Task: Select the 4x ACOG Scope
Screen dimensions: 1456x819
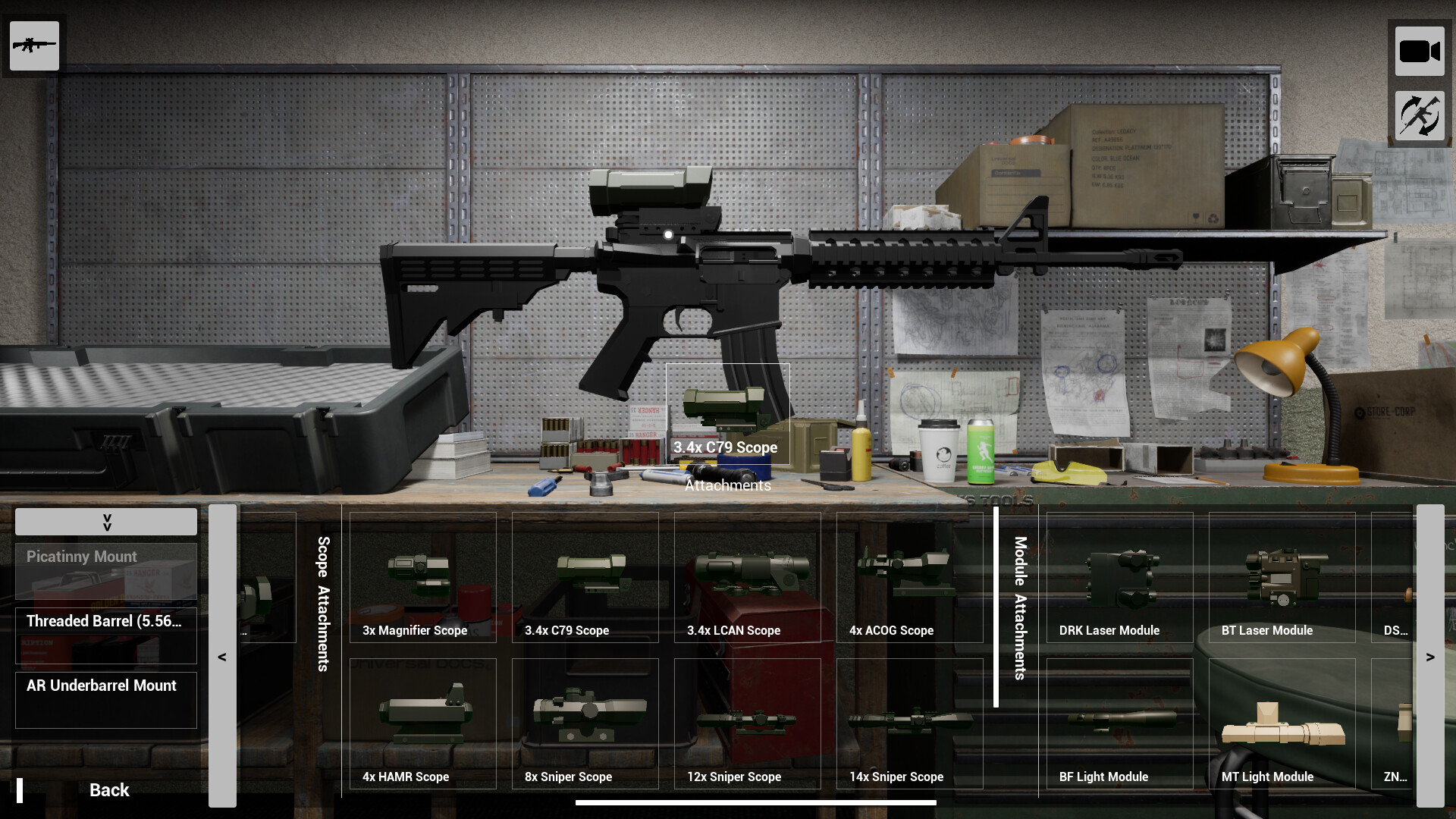Action: [909, 584]
